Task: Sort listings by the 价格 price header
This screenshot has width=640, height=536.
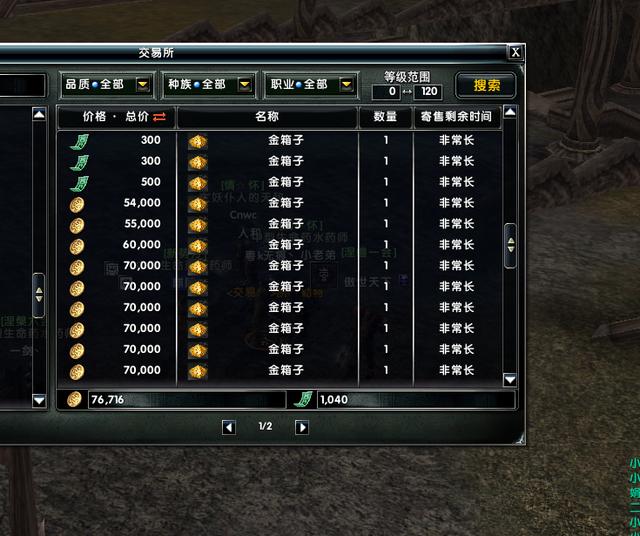Action: coord(101,117)
